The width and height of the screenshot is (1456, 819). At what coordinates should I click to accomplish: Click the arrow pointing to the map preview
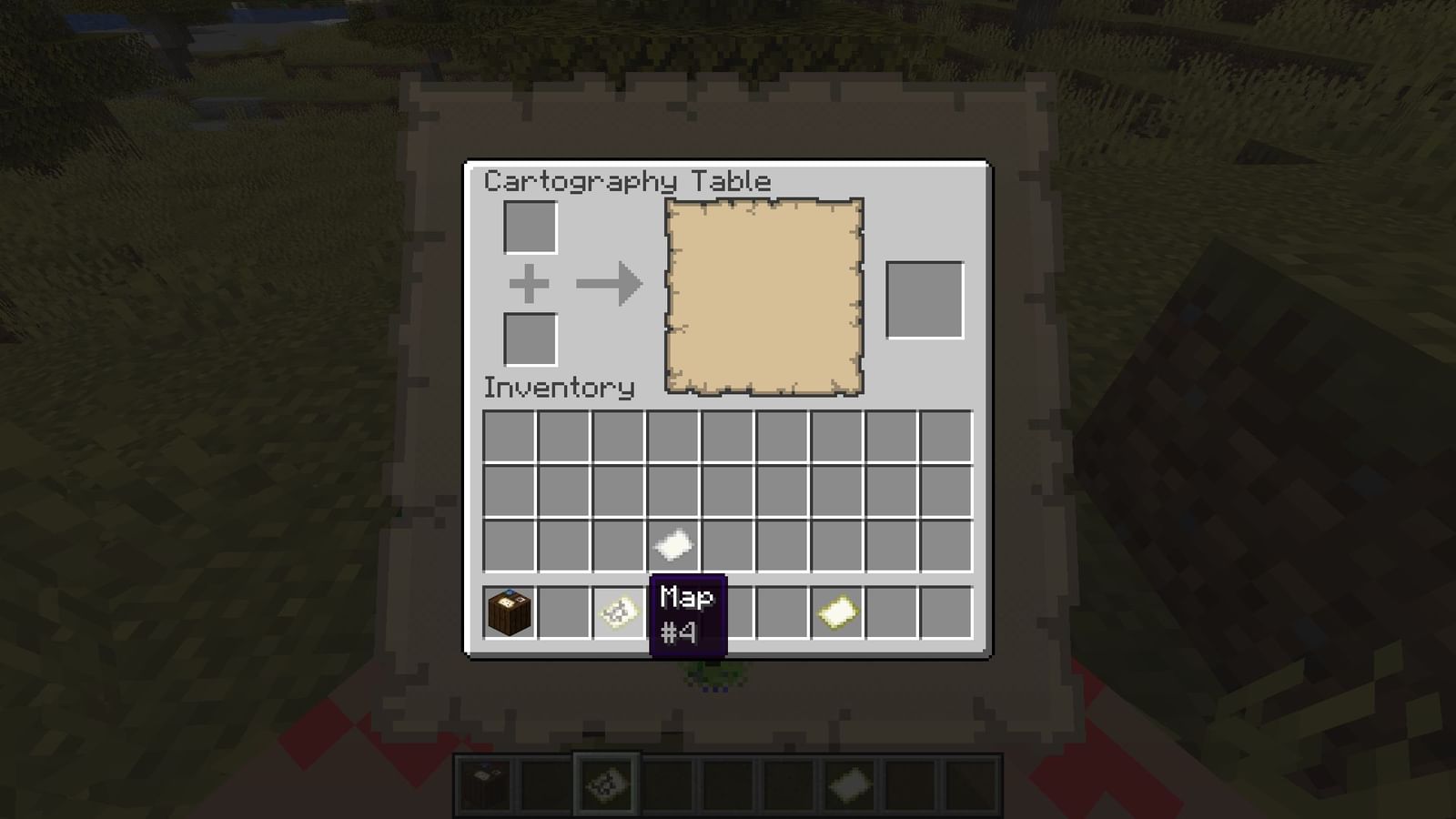[608, 283]
